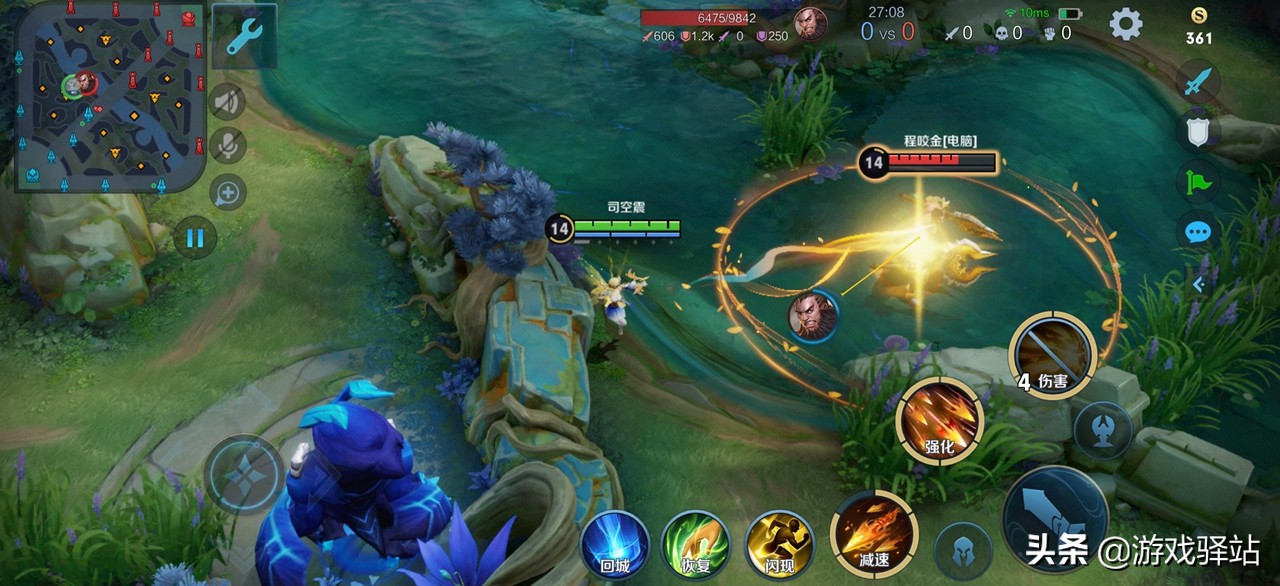
Task: Click the shield retreat signal
Action: (x=1198, y=132)
